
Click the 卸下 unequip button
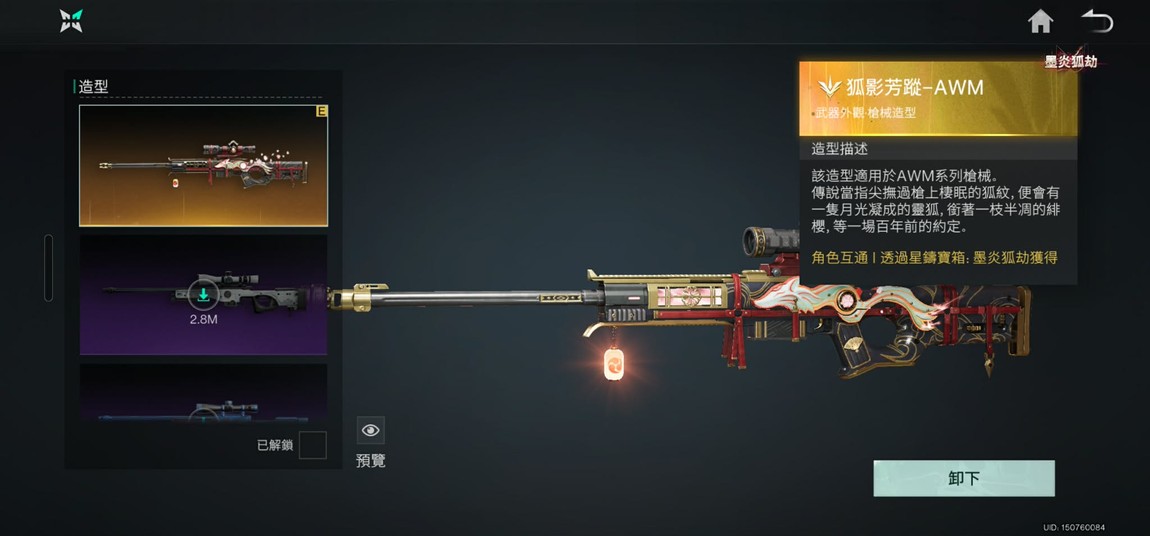[x=963, y=478]
